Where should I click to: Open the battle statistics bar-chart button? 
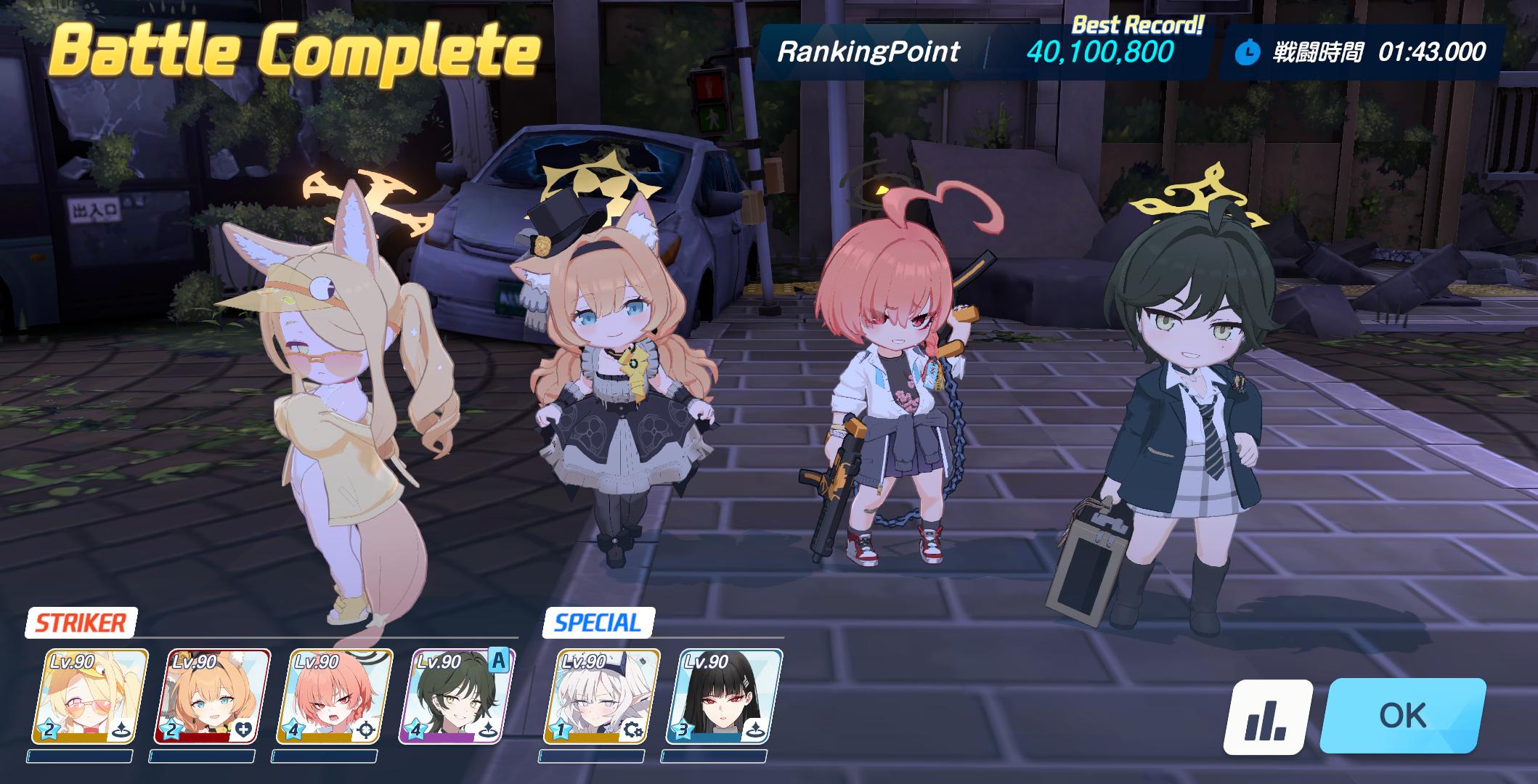[1267, 717]
